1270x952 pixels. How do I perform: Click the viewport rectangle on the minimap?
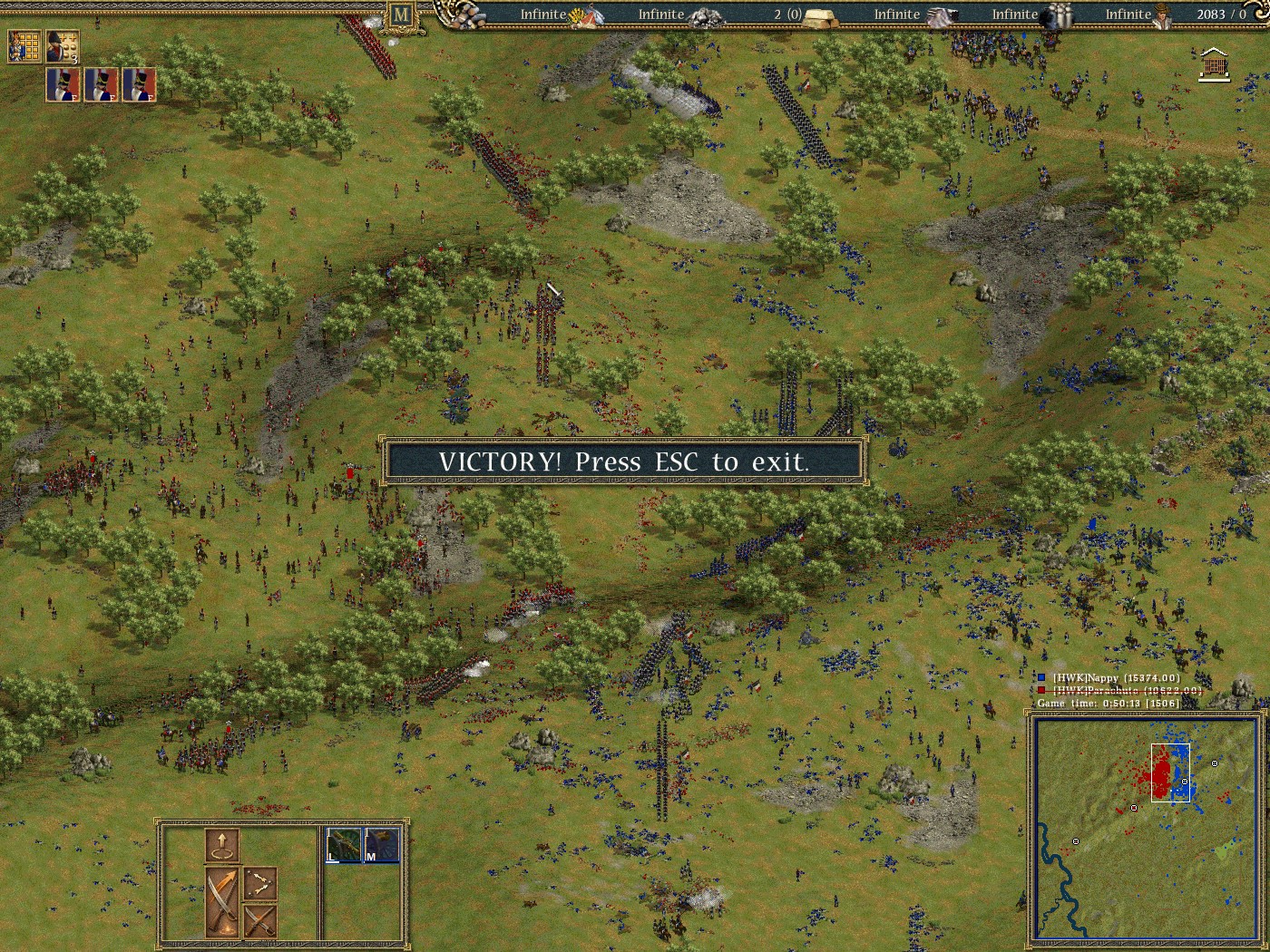(1168, 772)
